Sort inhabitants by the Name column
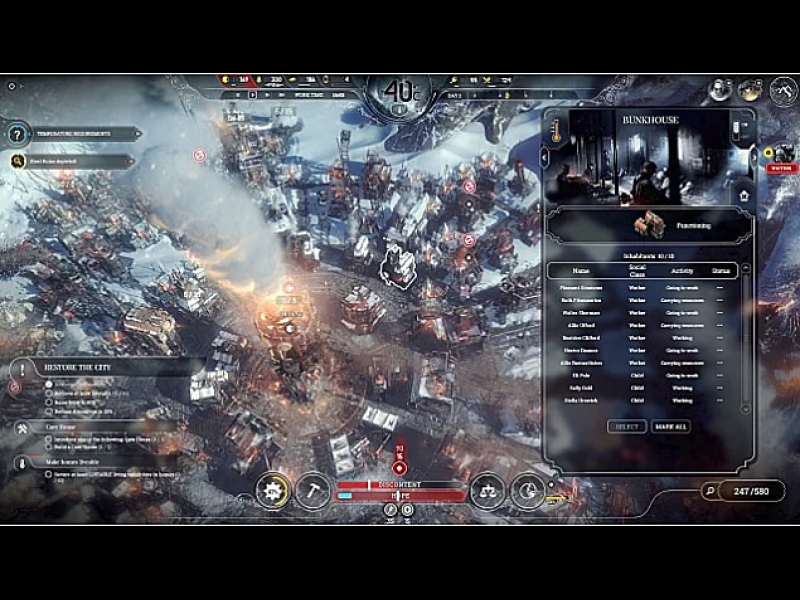Image resolution: width=800 pixels, height=600 pixels. click(582, 271)
